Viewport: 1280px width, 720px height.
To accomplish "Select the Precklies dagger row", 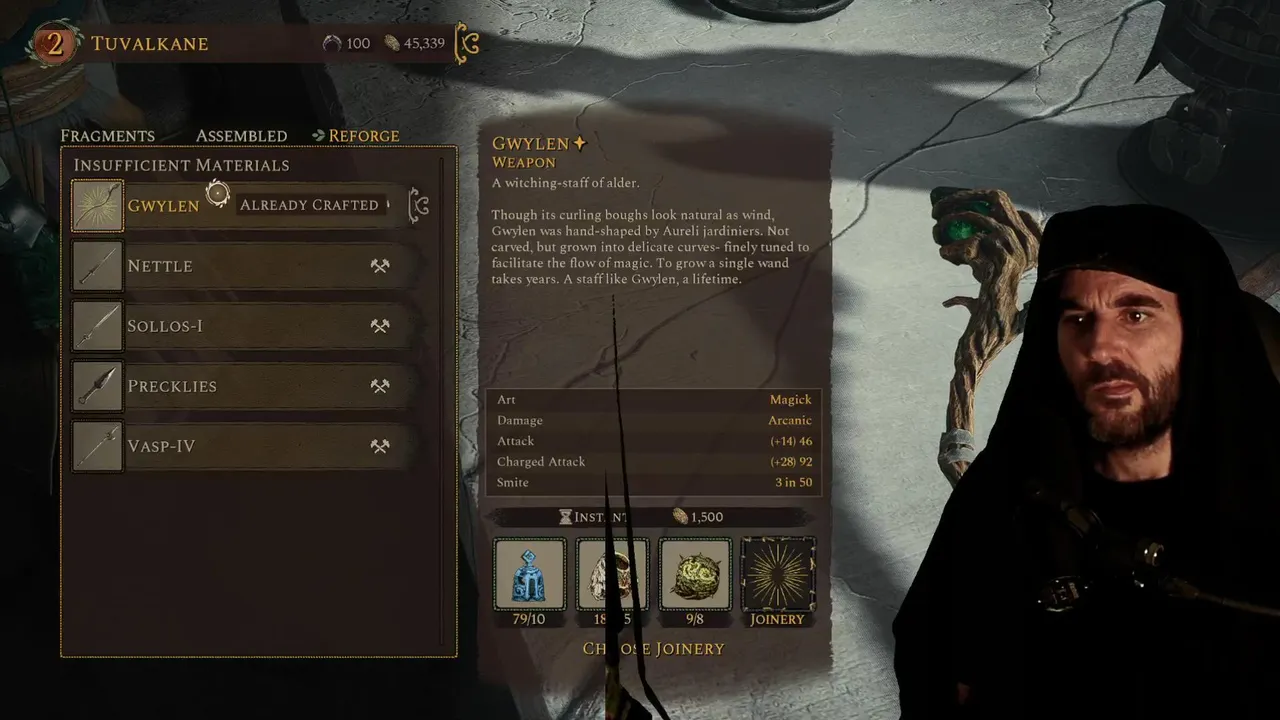I will coord(240,386).
